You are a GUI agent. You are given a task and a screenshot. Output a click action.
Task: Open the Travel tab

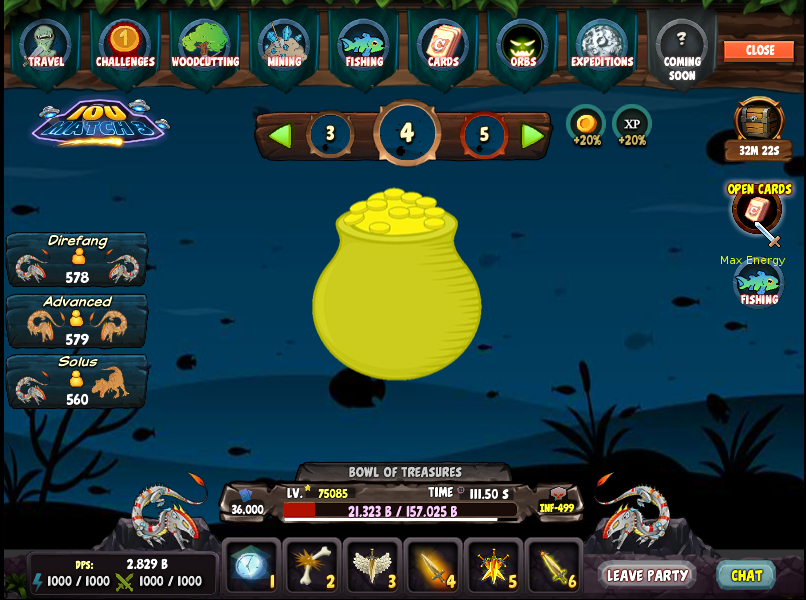click(x=46, y=46)
